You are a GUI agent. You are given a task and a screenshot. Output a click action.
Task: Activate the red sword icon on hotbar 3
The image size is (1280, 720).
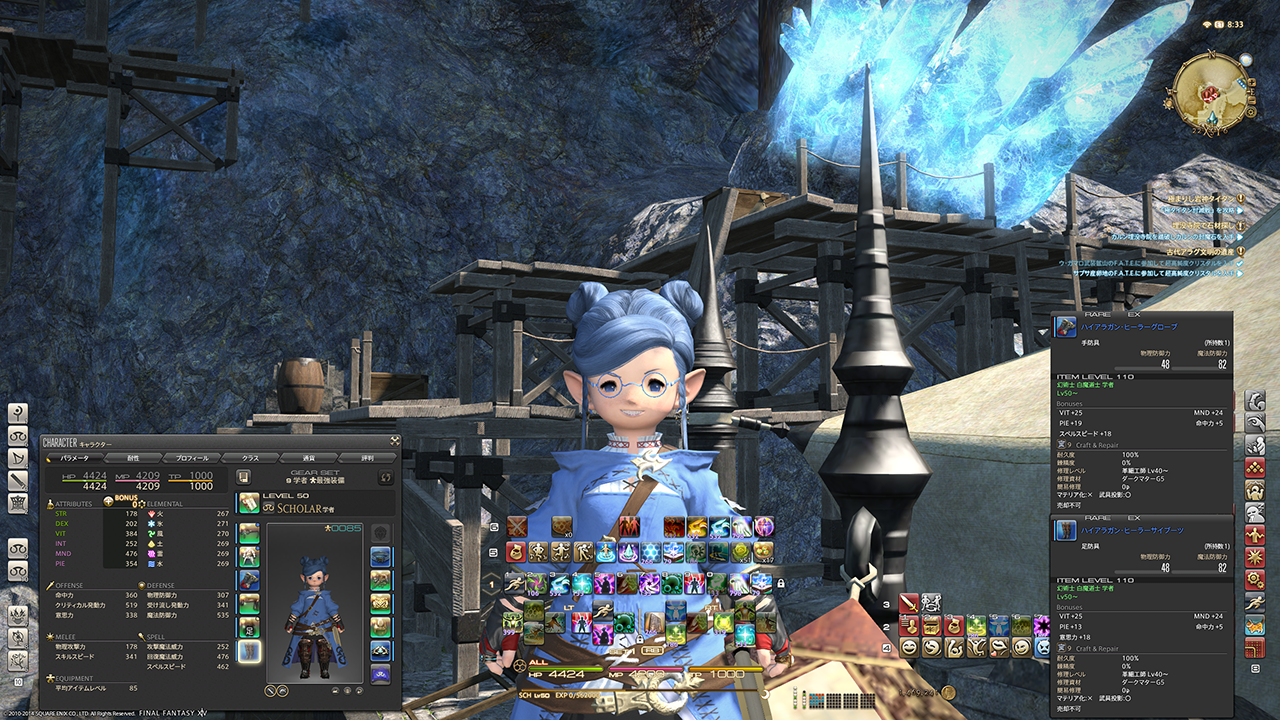pyautogui.click(x=908, y=603)
